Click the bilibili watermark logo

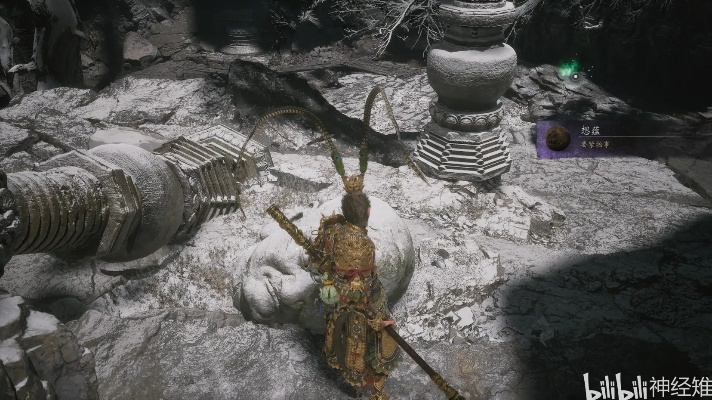pos(613,384)
